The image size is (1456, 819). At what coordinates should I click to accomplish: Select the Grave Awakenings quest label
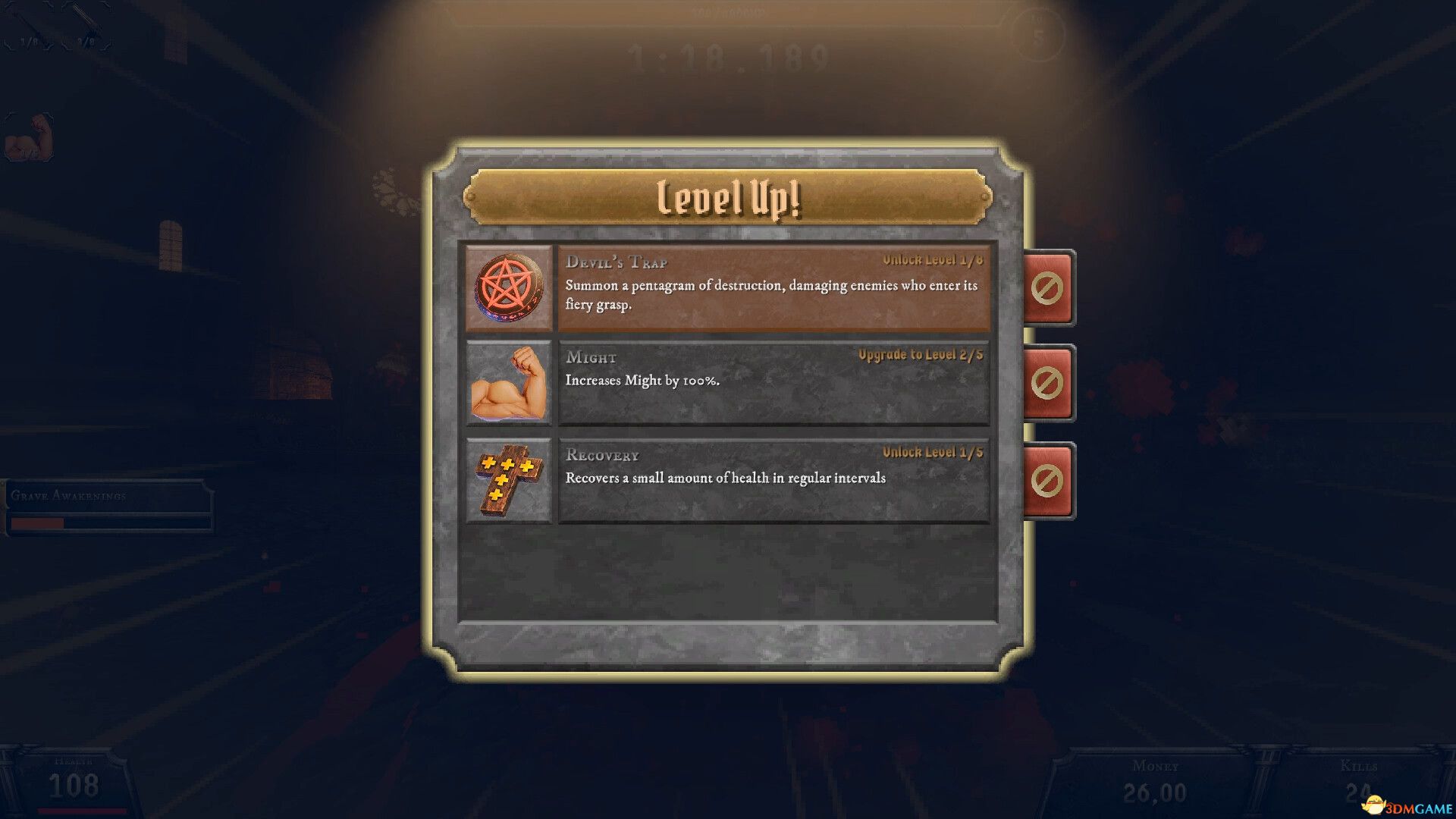point(69,497)
